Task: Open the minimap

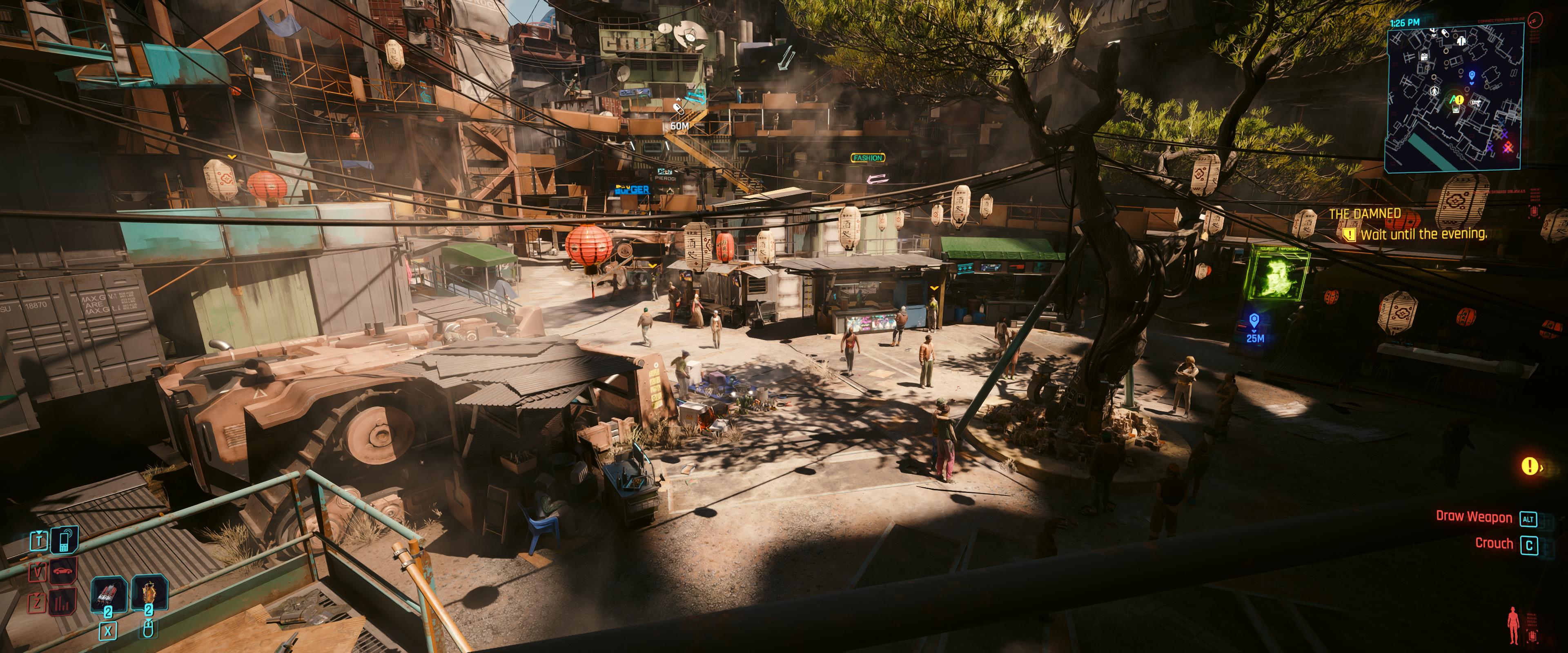Action: point(1455,98)
